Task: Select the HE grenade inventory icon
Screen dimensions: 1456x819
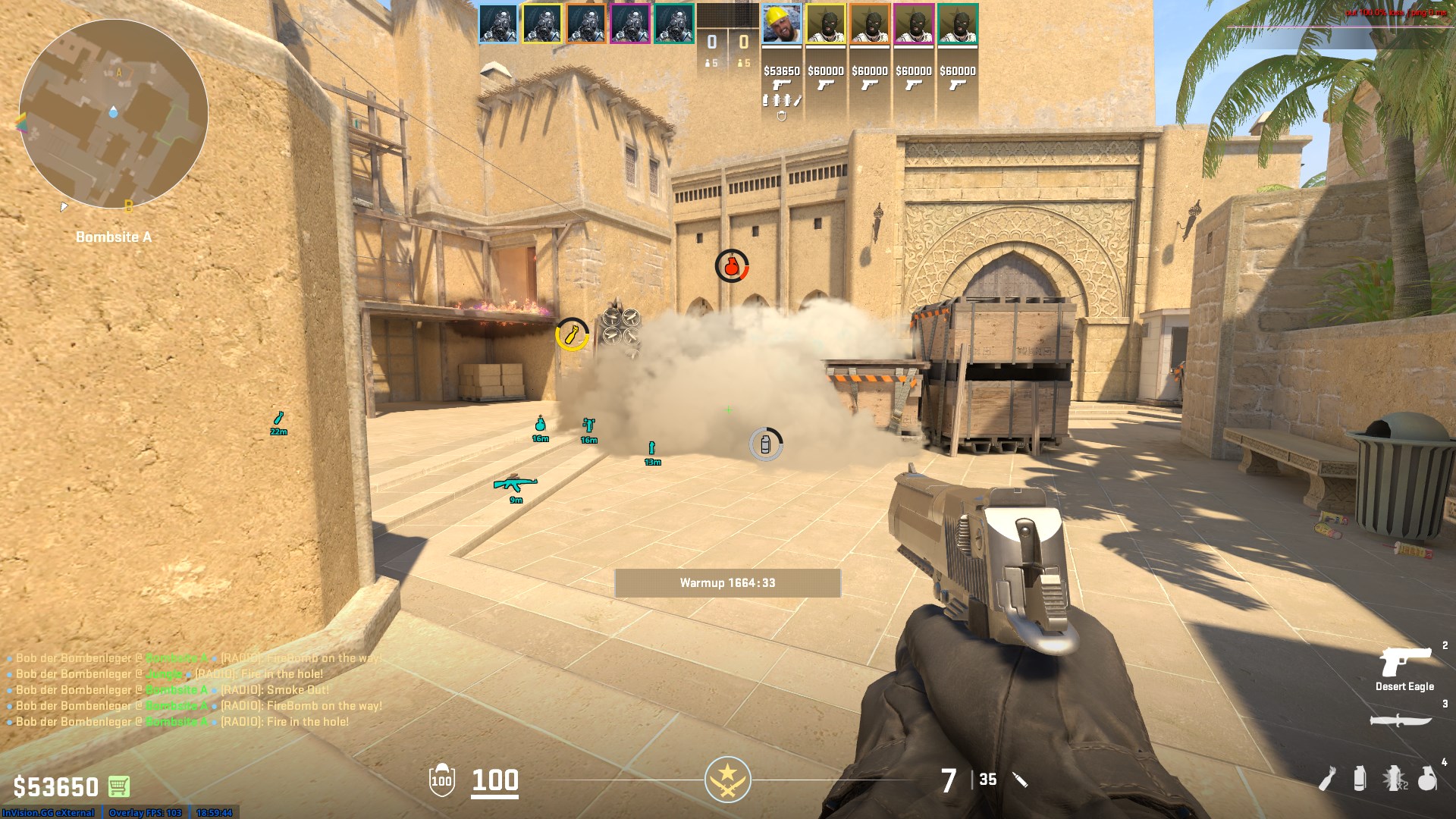Action: point(1427,779)
